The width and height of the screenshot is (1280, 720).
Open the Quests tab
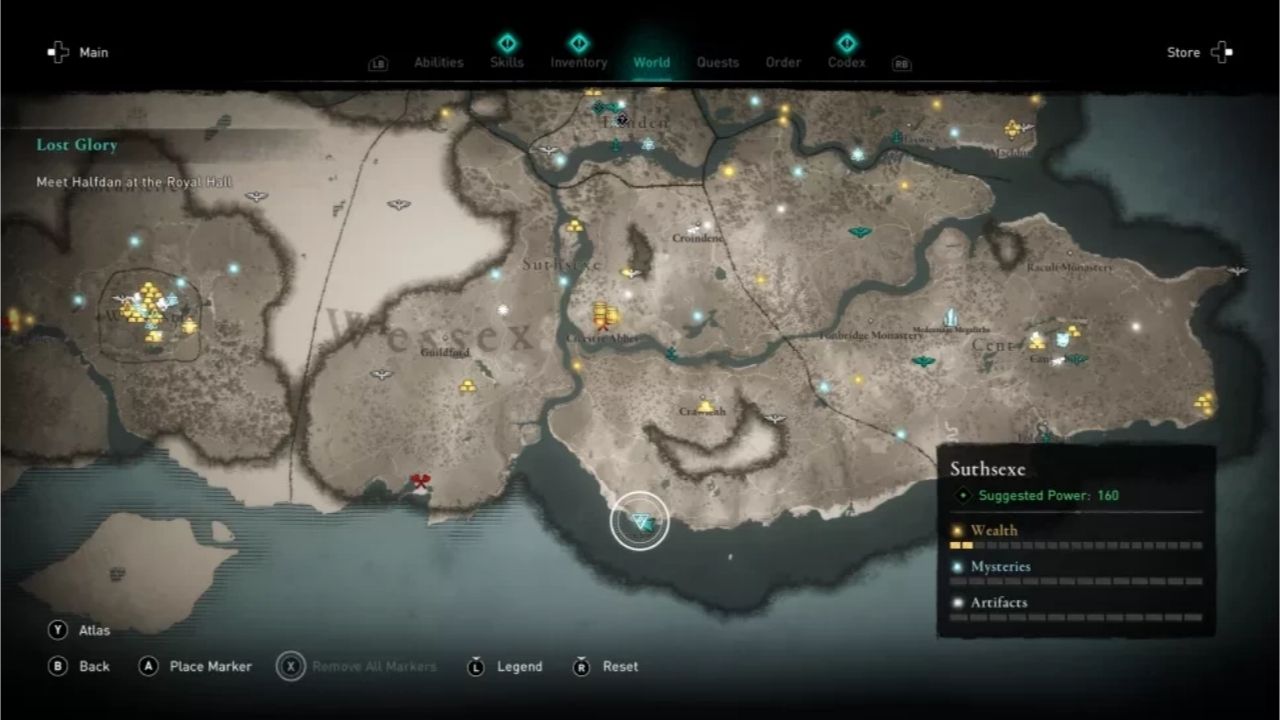coord(718,62)
